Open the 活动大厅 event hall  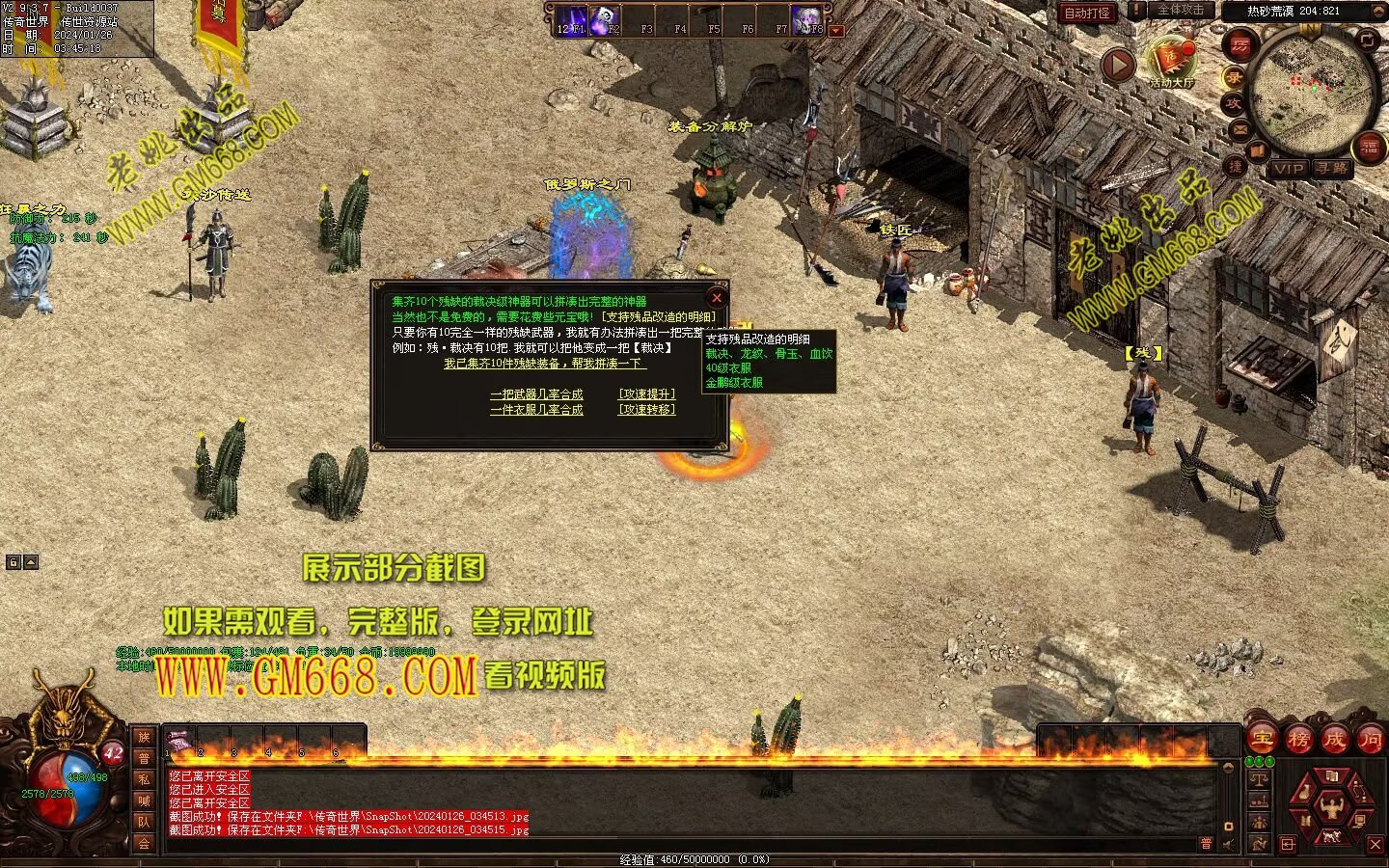click(1170, 63)
